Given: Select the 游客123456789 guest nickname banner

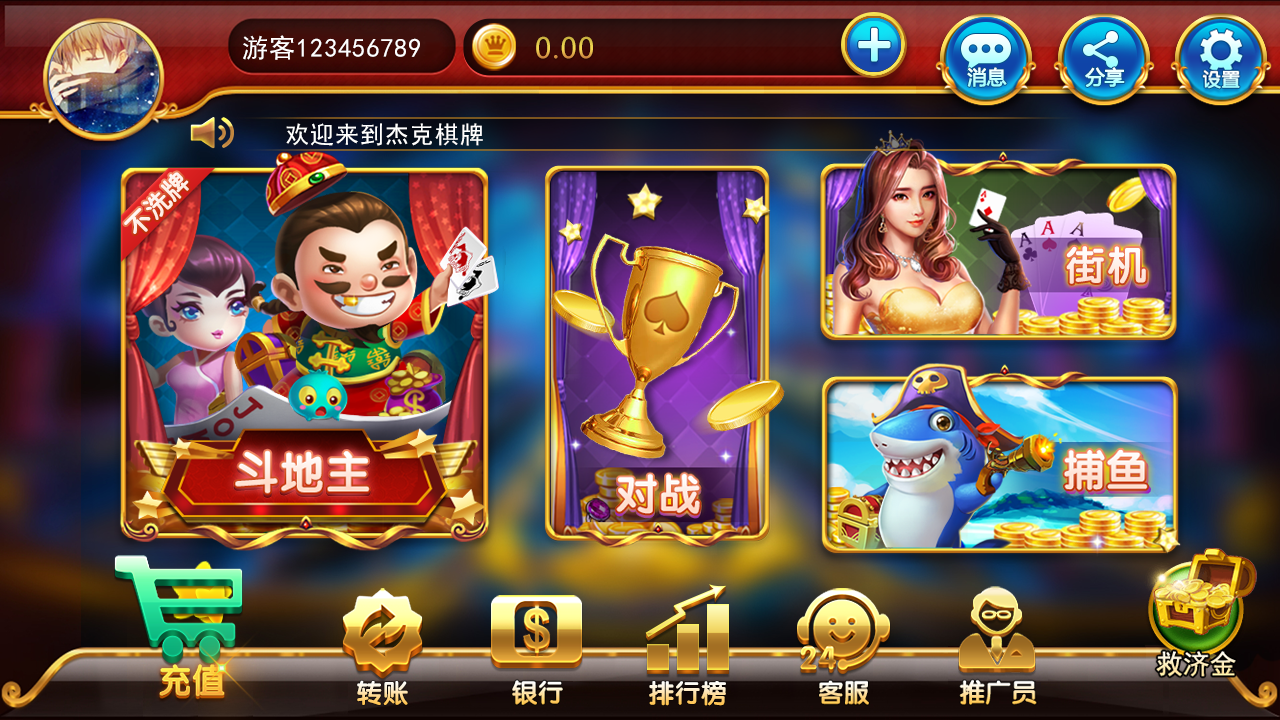Looking at the screenshot, I should point(340,45).
